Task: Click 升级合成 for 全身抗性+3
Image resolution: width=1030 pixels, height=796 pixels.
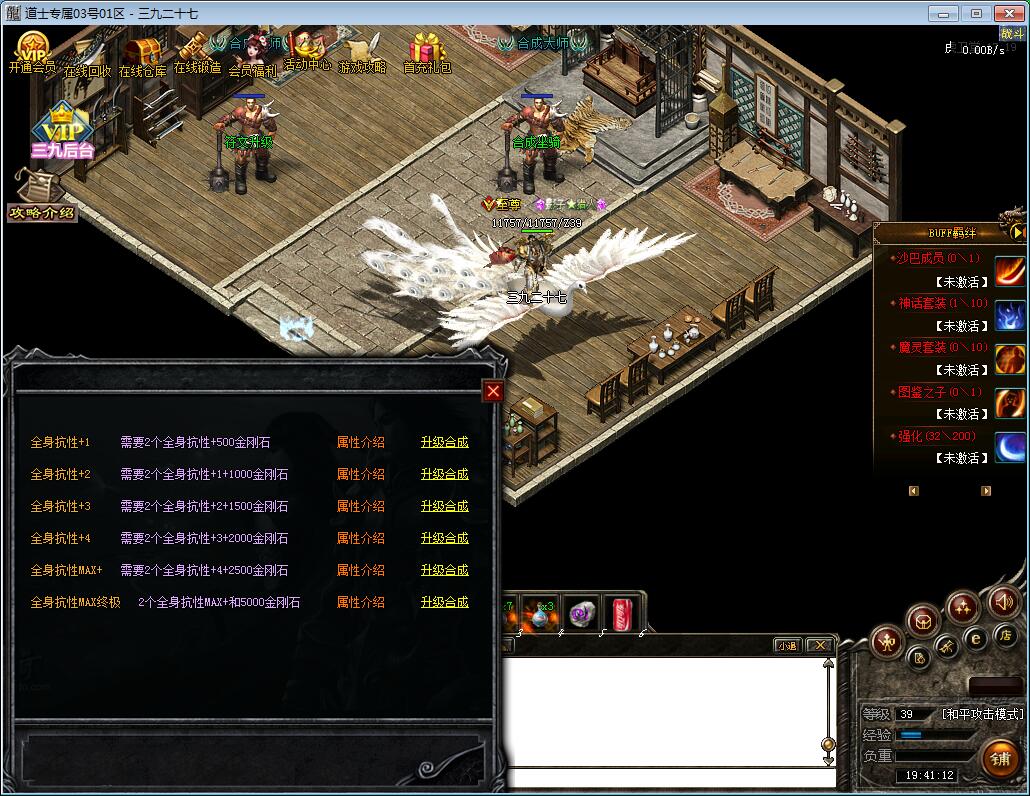Action: (444, 506)
